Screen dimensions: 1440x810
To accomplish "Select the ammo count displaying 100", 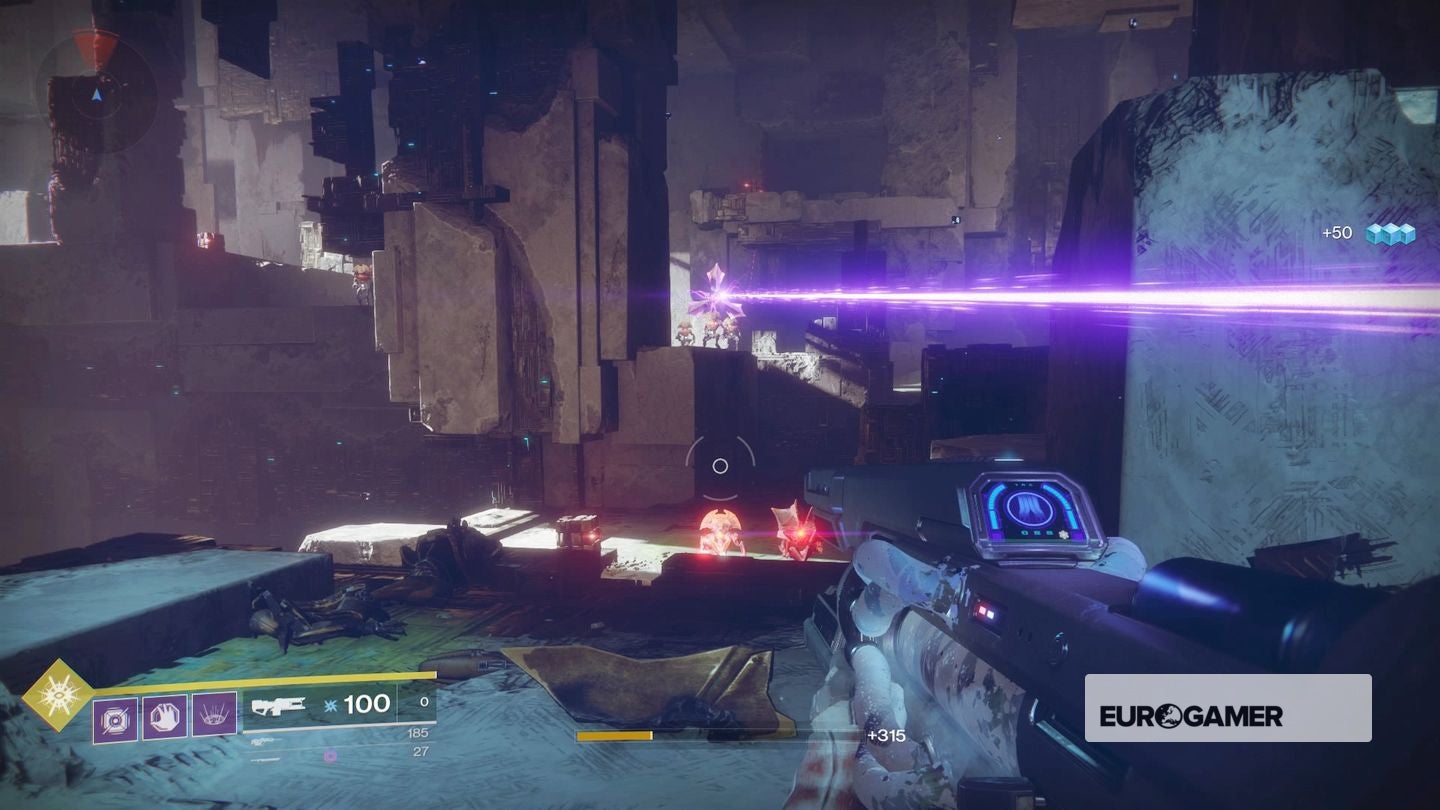I will tap(365, 704).
